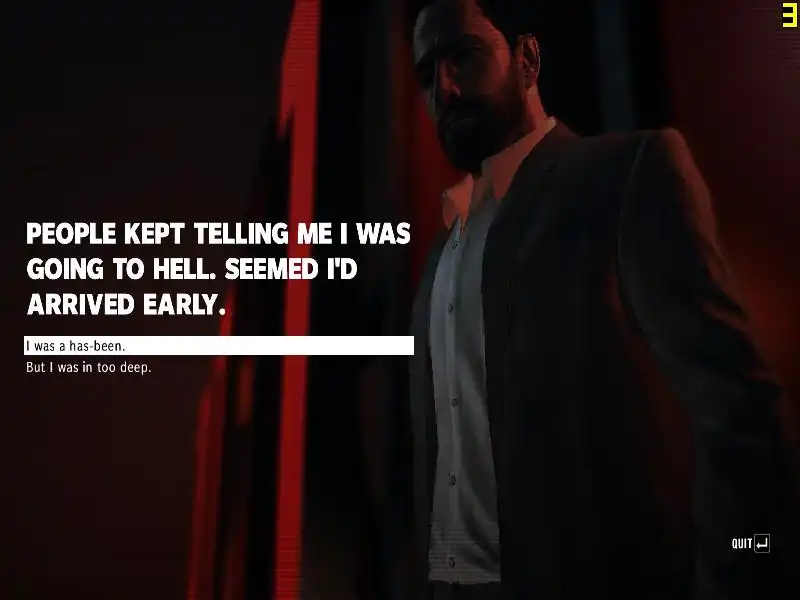Choose "But I was in too deep."
The height and width of the screenshot is (600, 800).
(x=88, y=368)
